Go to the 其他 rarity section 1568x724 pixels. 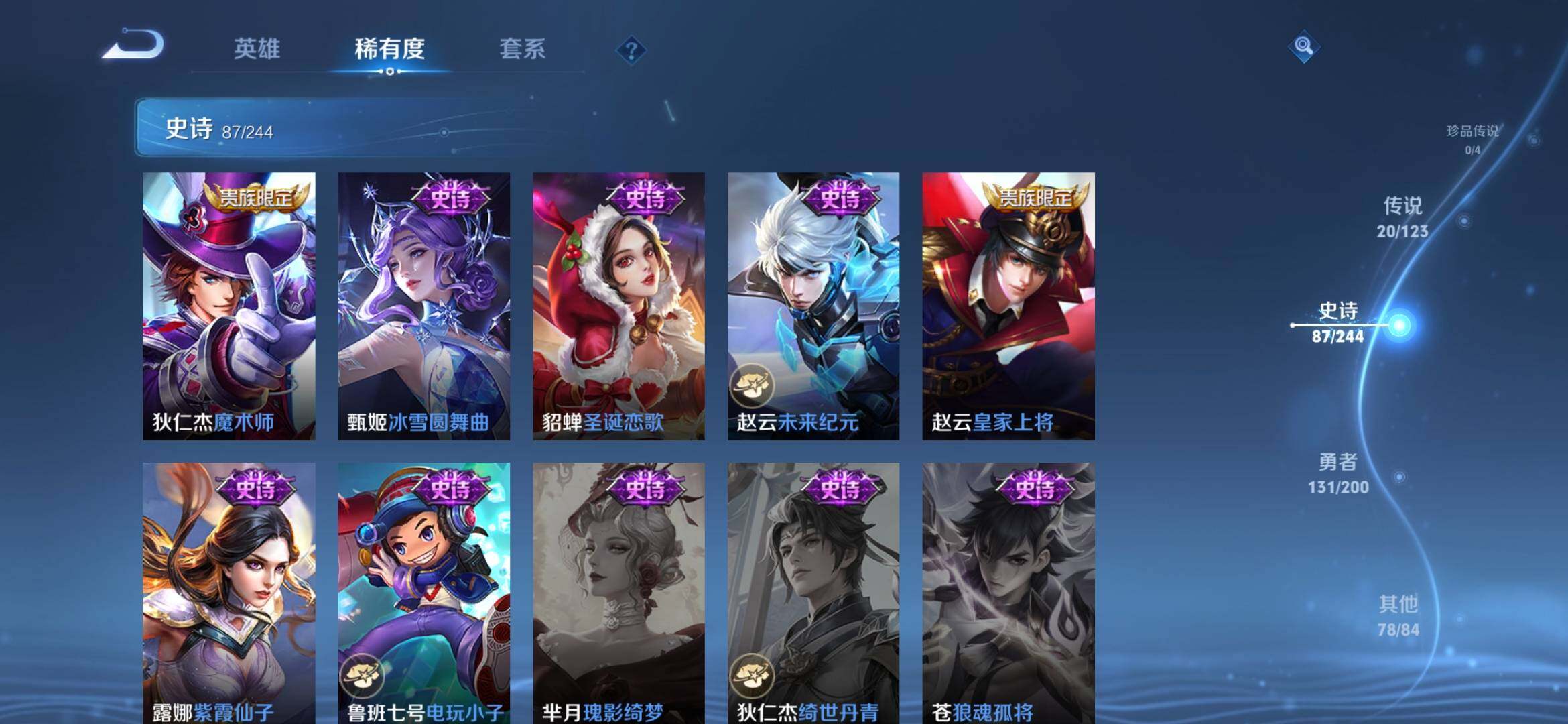coord(1398,615)
